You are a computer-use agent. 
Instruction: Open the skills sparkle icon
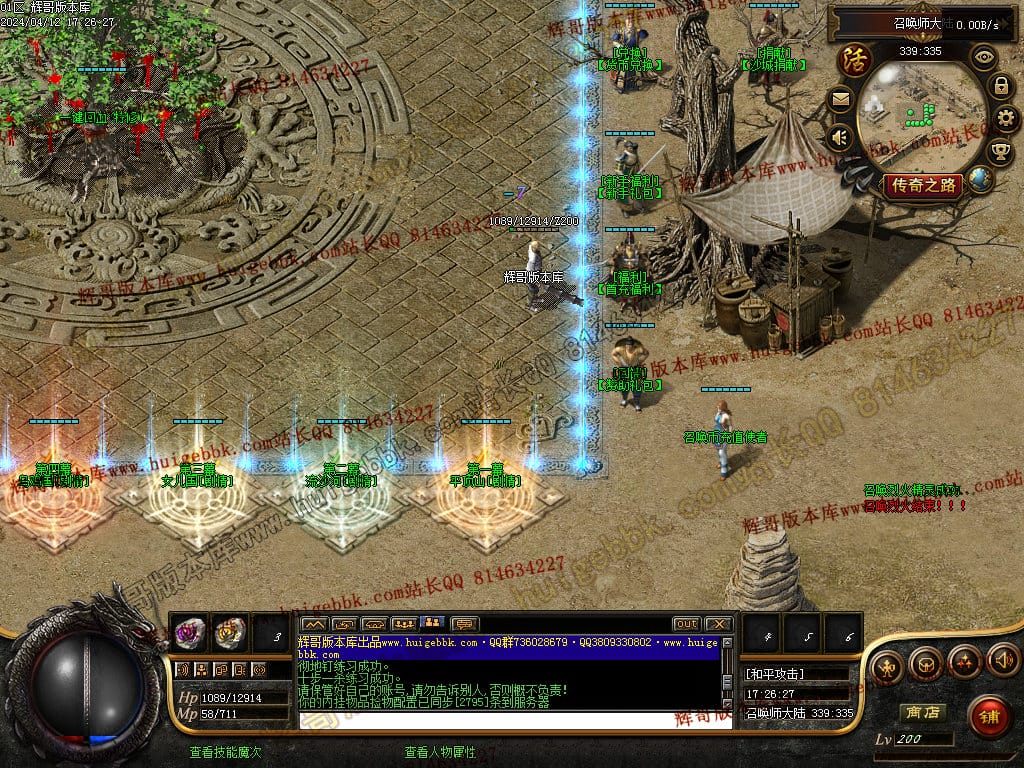click(x=964, y=662)
